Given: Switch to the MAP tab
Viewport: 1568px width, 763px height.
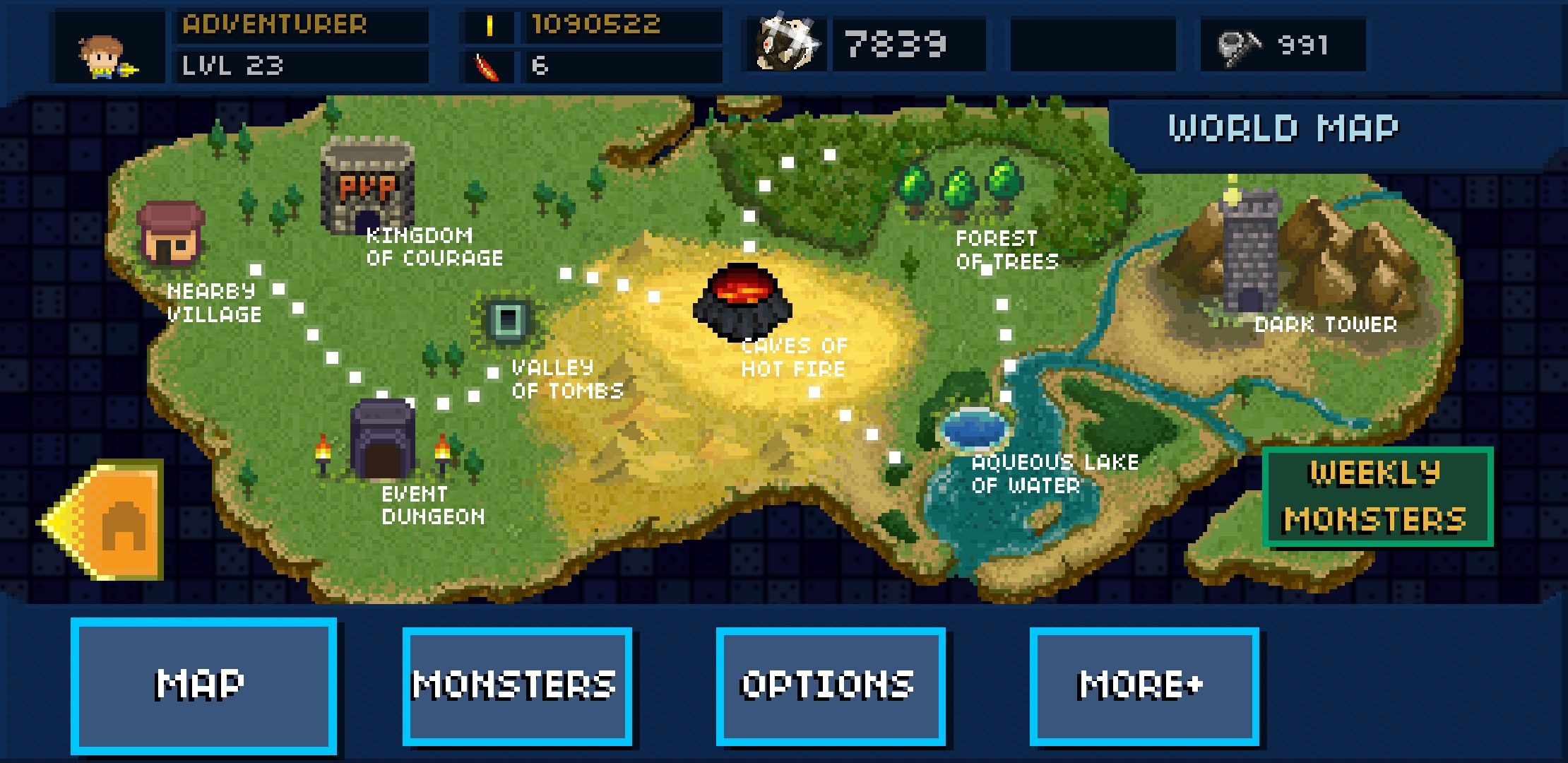Looking at the screenshot, I should click(204, 684).
